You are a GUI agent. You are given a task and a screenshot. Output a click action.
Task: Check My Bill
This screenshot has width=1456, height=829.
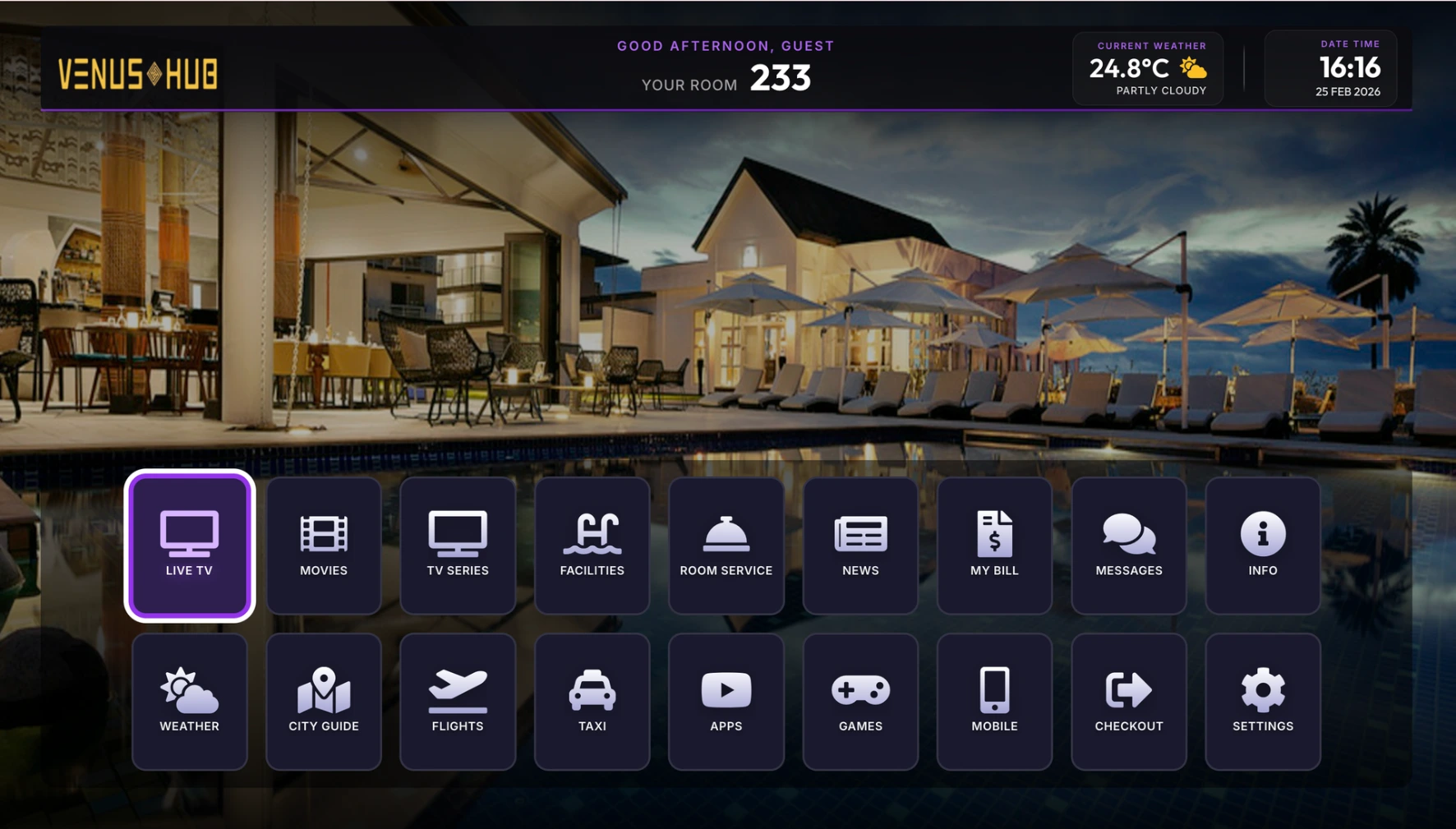pos(994,545)
